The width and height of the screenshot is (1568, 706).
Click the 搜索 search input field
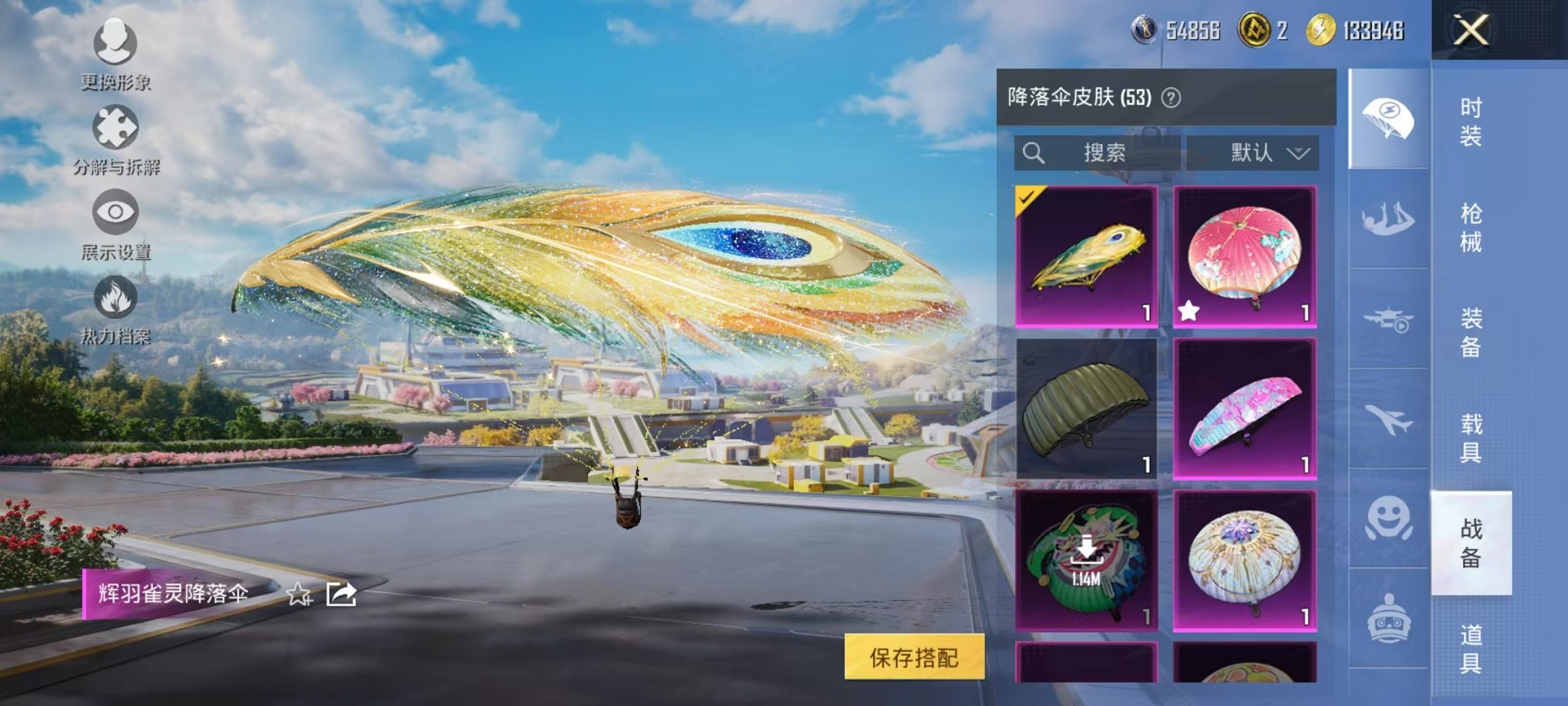1102,152
